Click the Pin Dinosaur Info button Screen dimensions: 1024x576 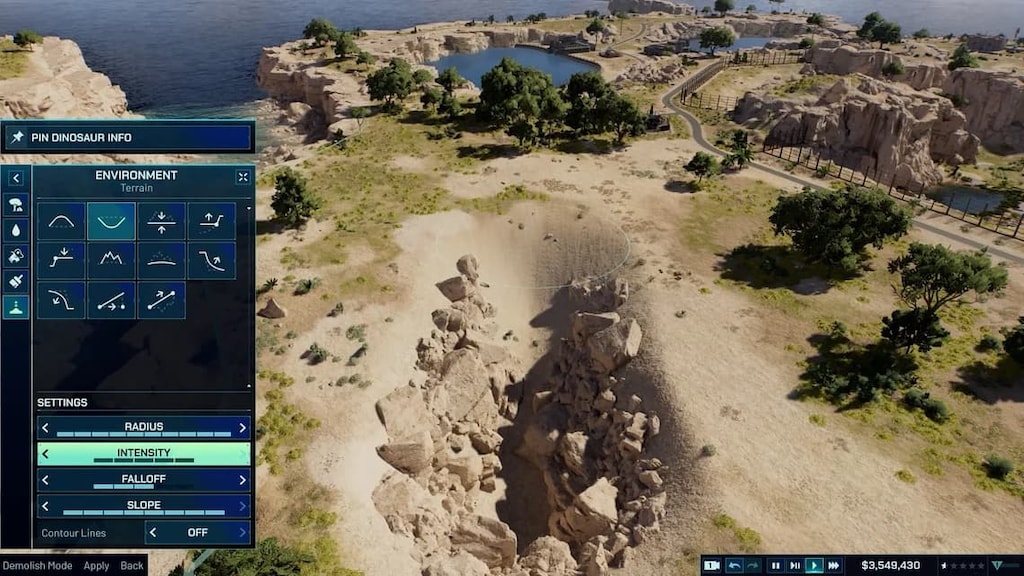click(127, 137)
